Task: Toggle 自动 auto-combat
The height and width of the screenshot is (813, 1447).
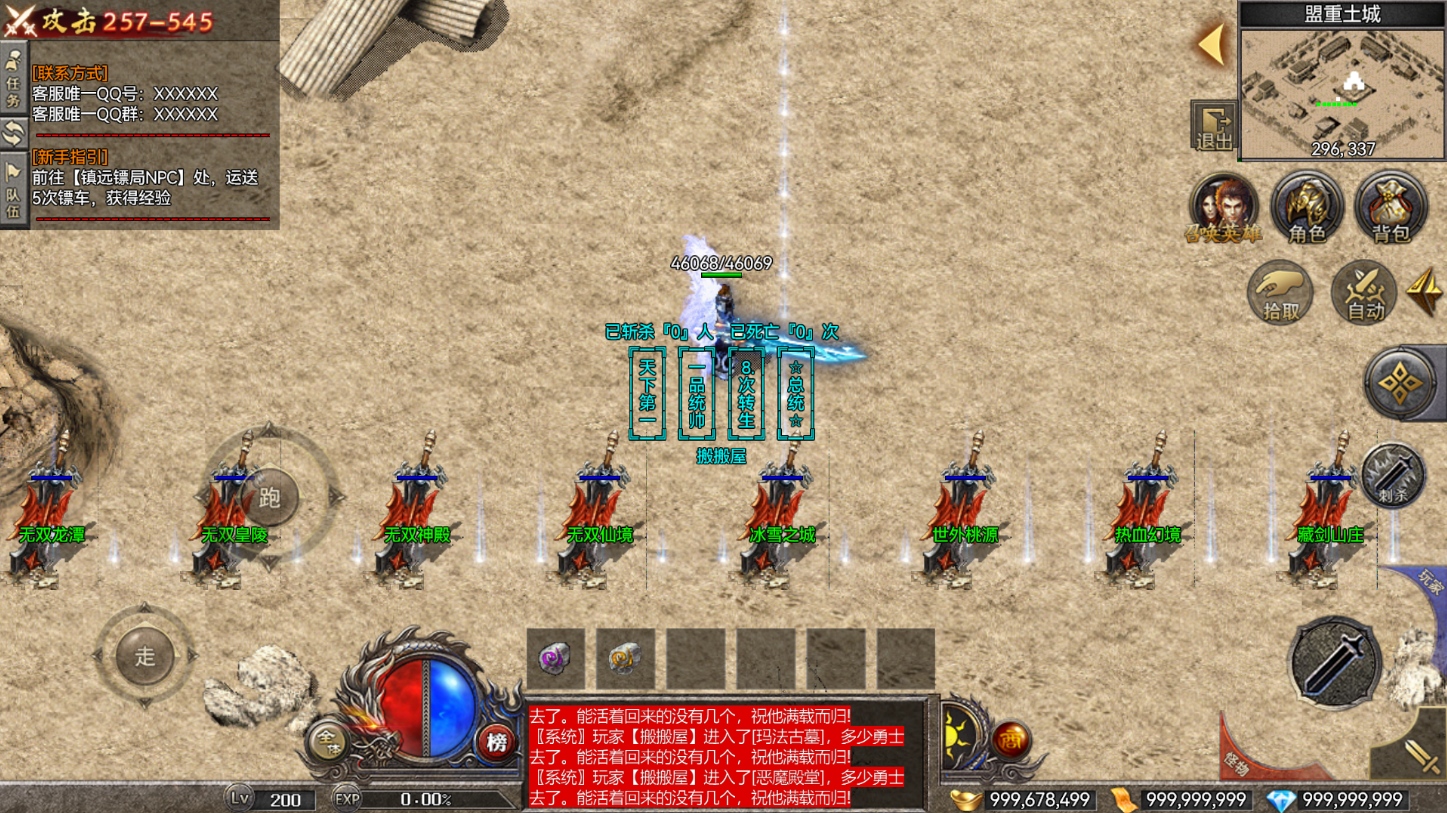Action: click(x=1364, y=293)
